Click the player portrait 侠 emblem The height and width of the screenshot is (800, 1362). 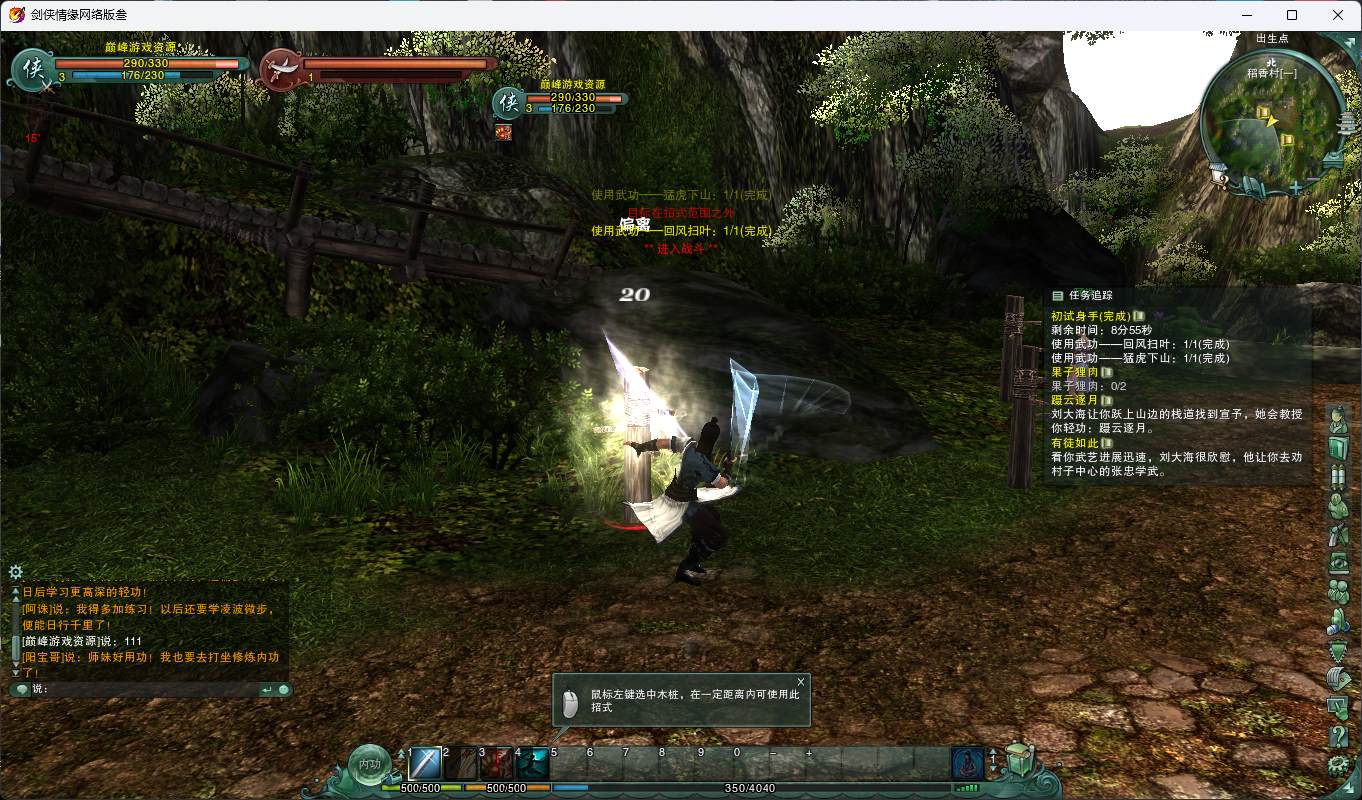click(33, 67)
